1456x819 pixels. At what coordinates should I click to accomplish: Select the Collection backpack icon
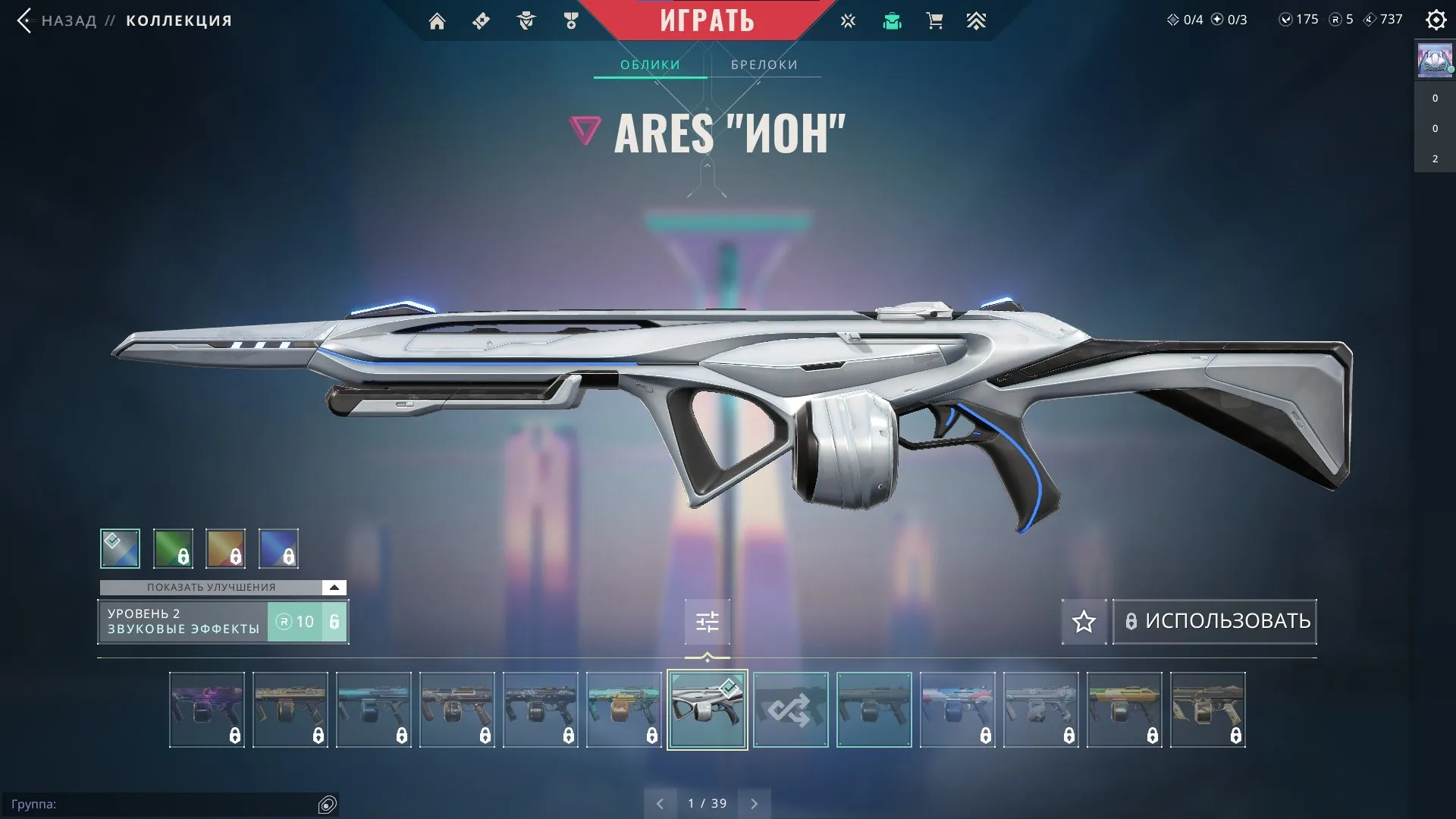point(892,20)
